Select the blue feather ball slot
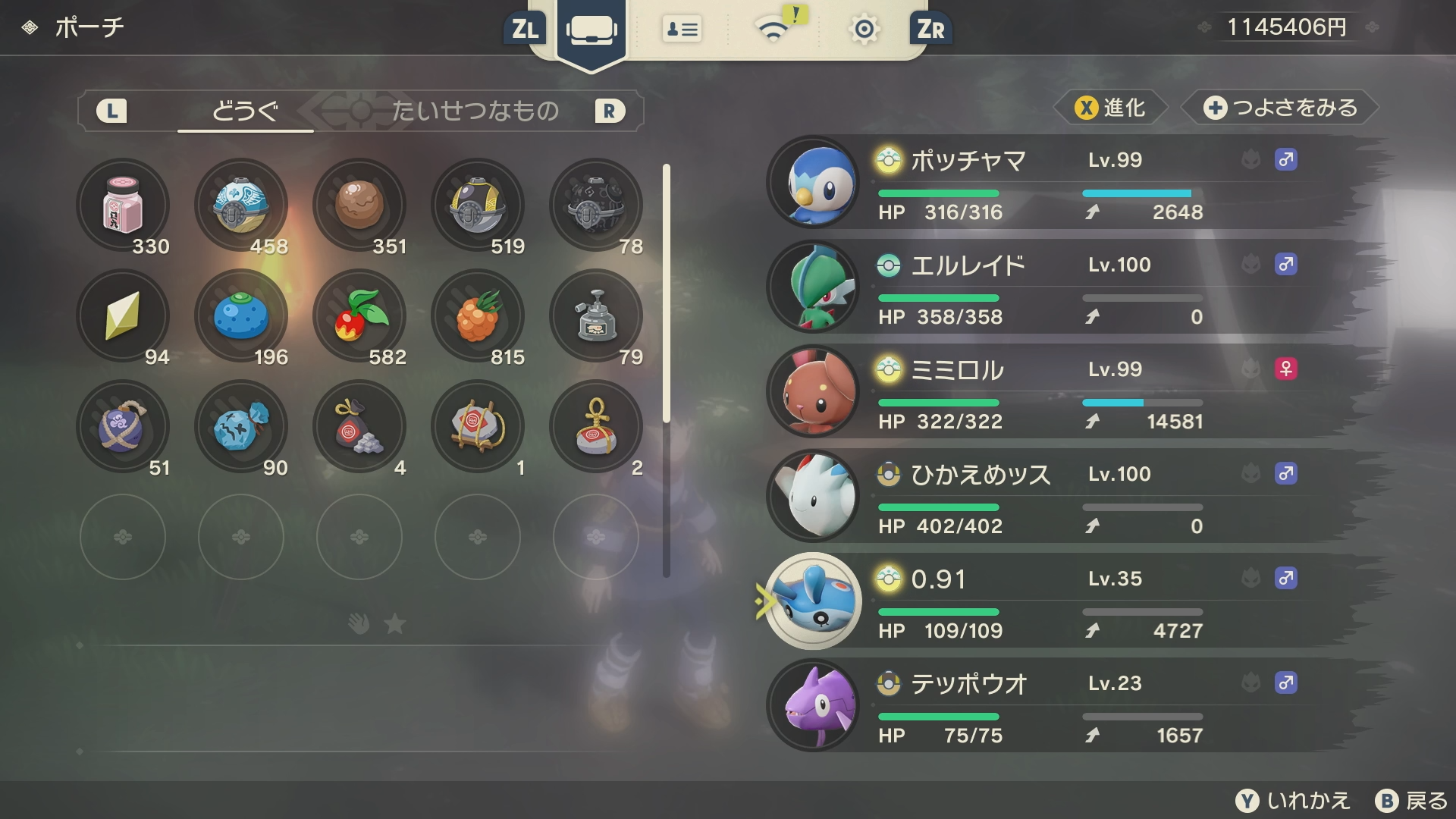Screen dimensions: 1456x819 241,205
